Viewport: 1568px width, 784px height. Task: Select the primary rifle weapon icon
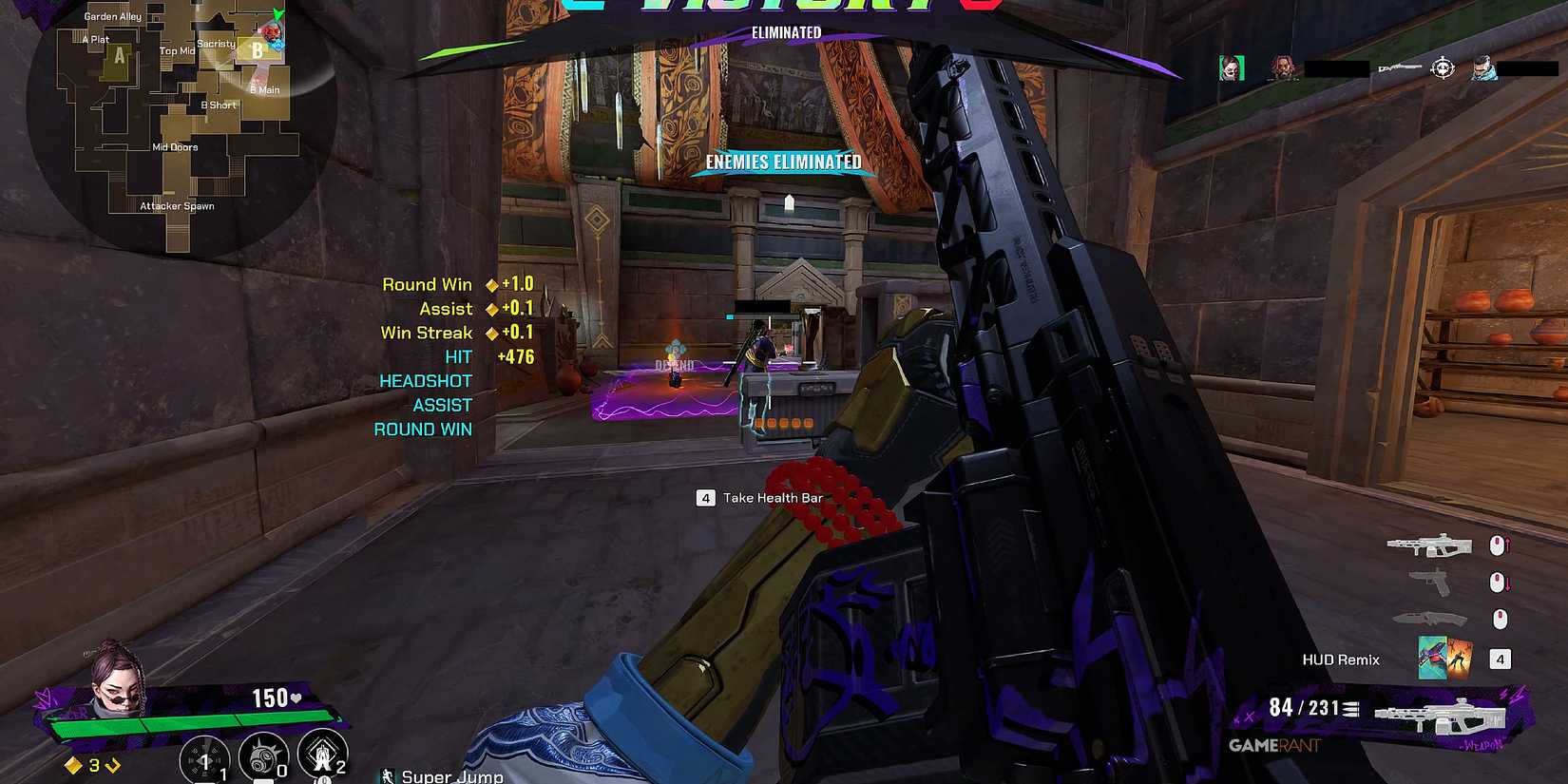[1430, 545]
